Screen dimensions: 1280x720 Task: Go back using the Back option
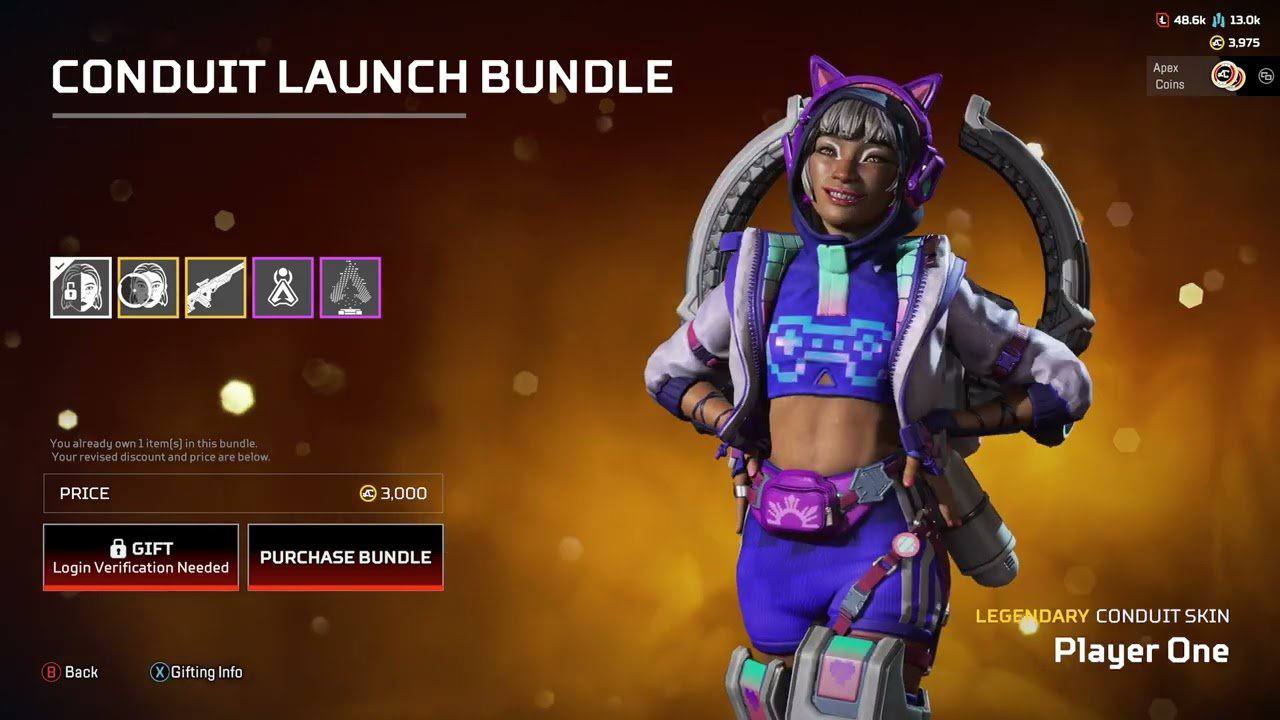point(70,672)
